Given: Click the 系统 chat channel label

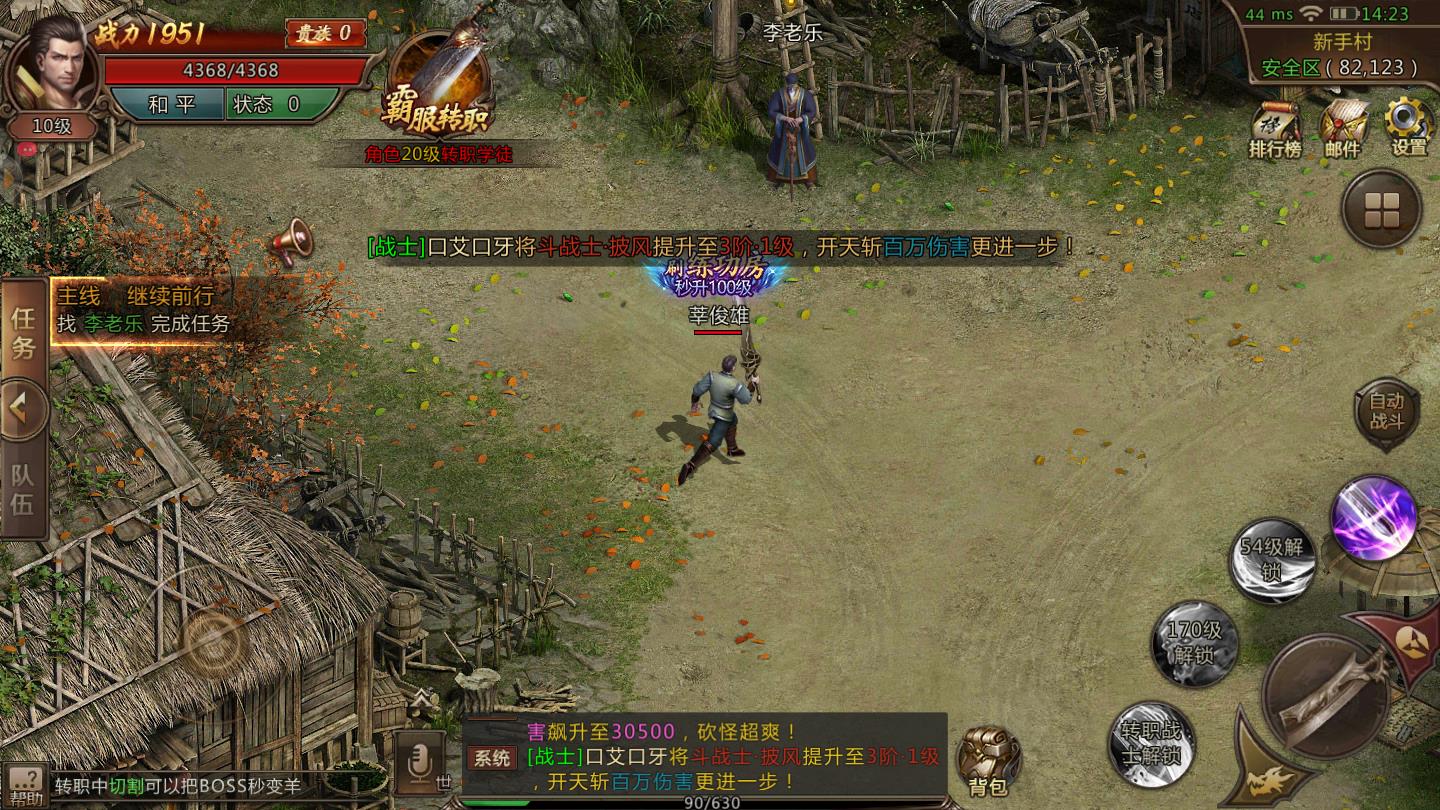Looking at the screenshot, I should coord(492,757).
